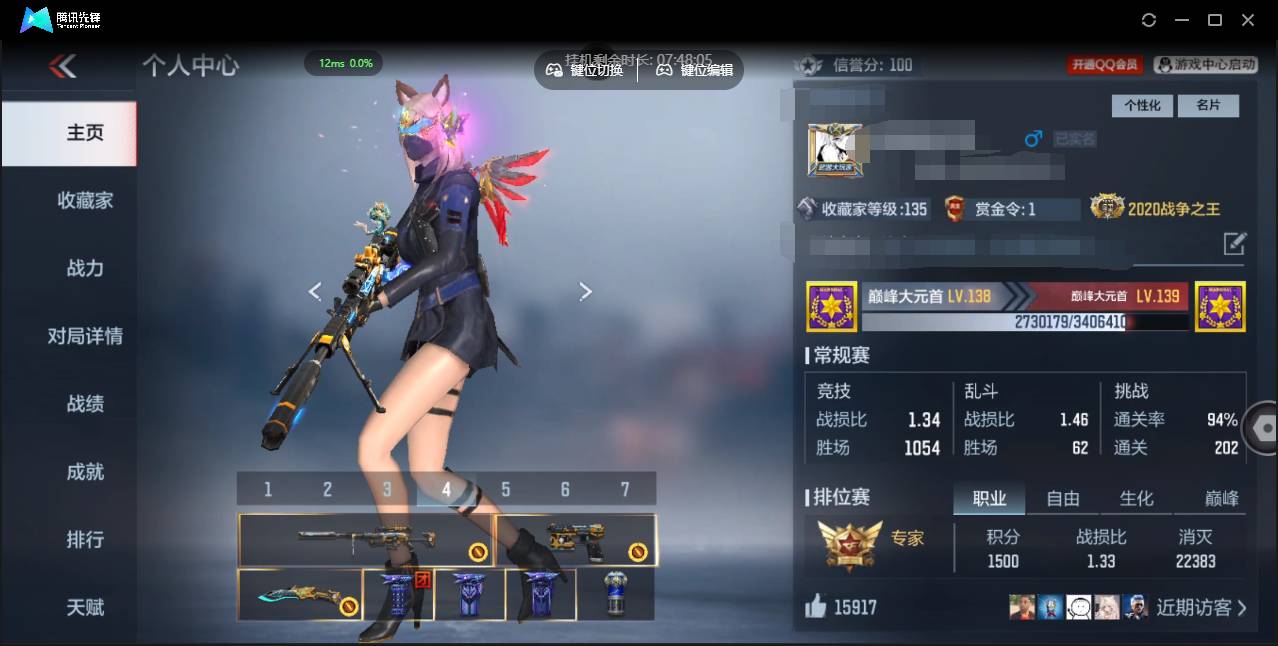The height and width of the screenshot is (646, 1278).
Task: Open the 收藏家 collector page
Action: coord(85,201)
